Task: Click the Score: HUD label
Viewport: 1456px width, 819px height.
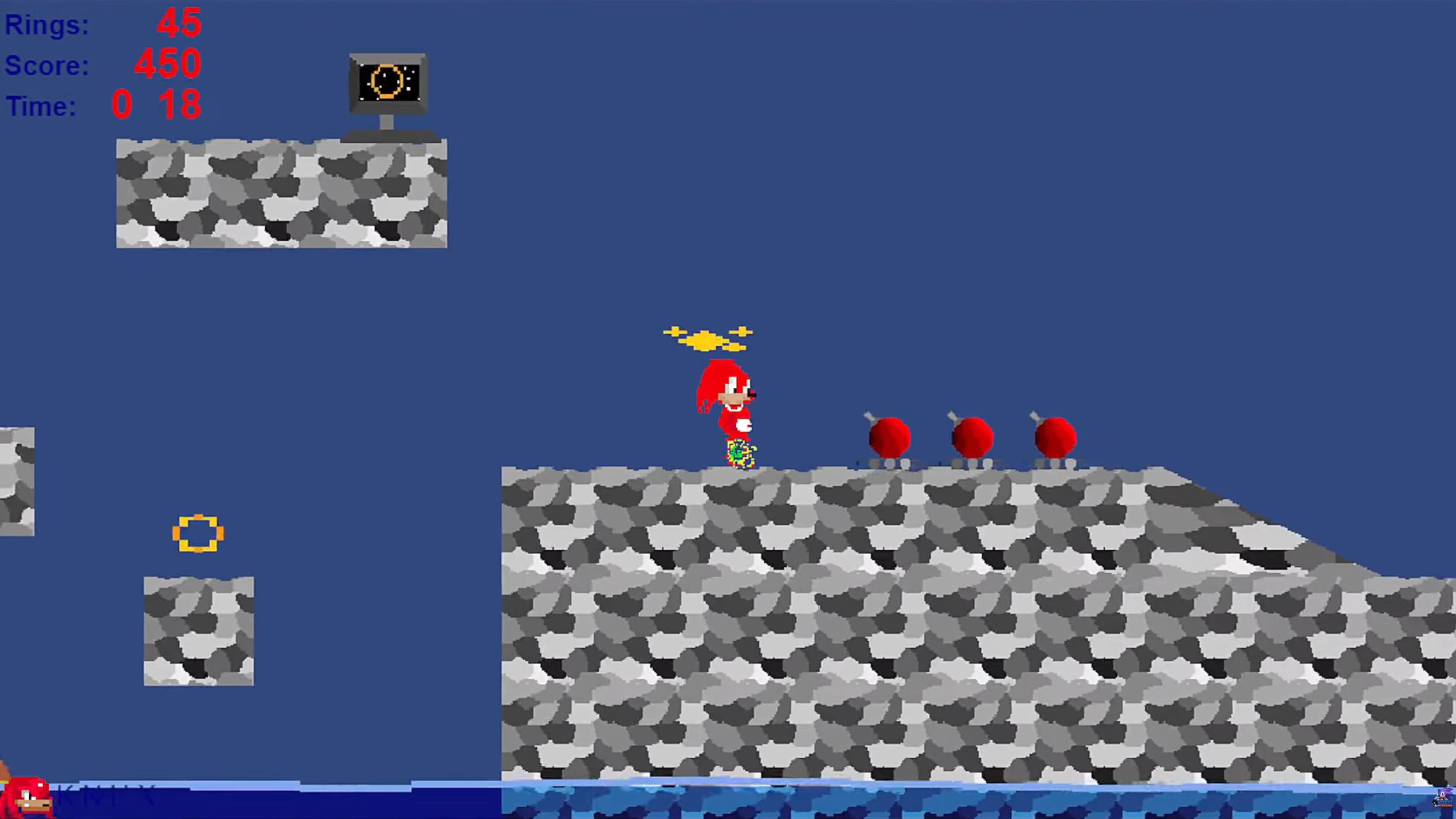Action: tap(46, 65)
